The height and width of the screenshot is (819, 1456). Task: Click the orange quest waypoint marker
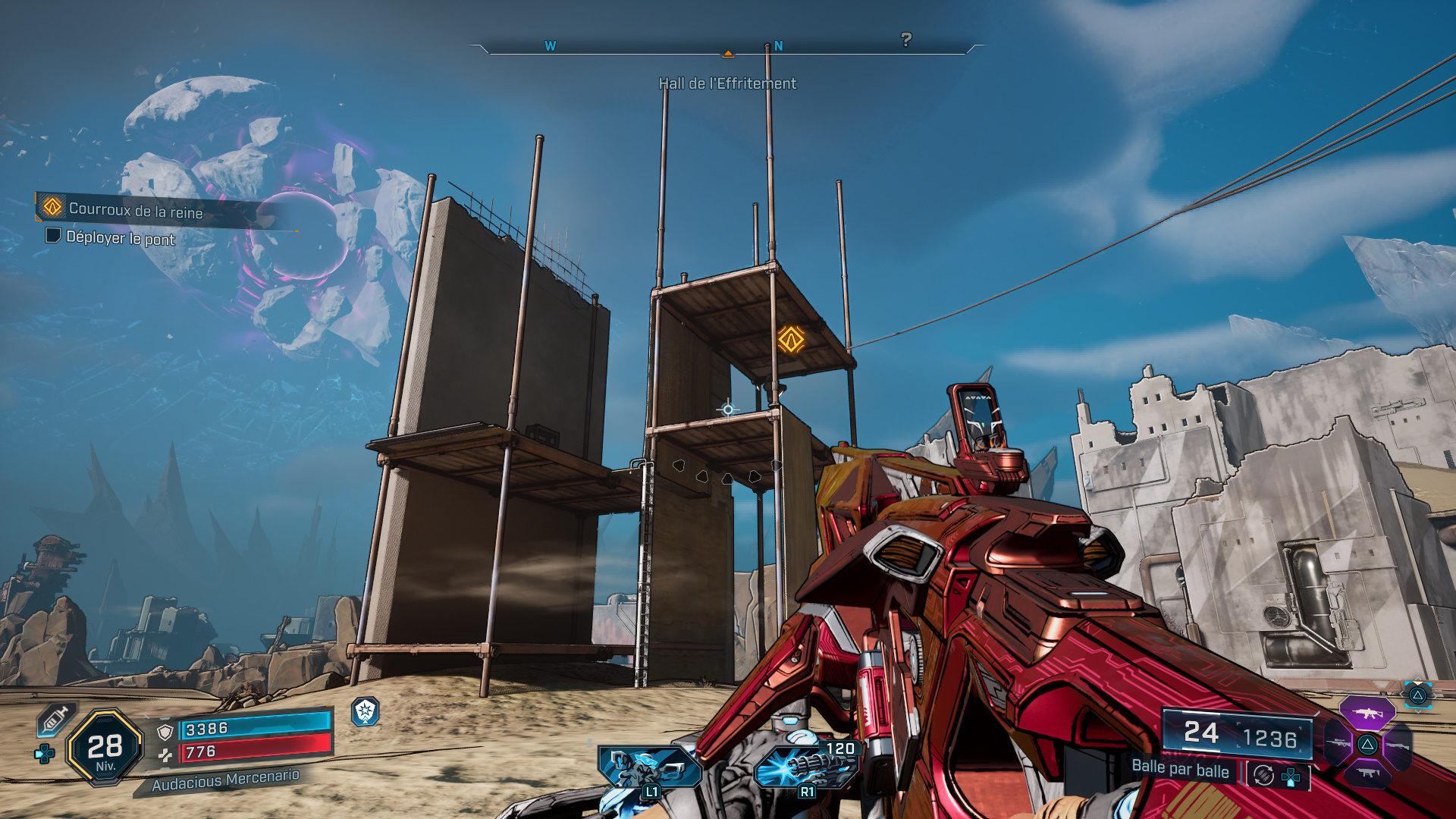[791, 339]
